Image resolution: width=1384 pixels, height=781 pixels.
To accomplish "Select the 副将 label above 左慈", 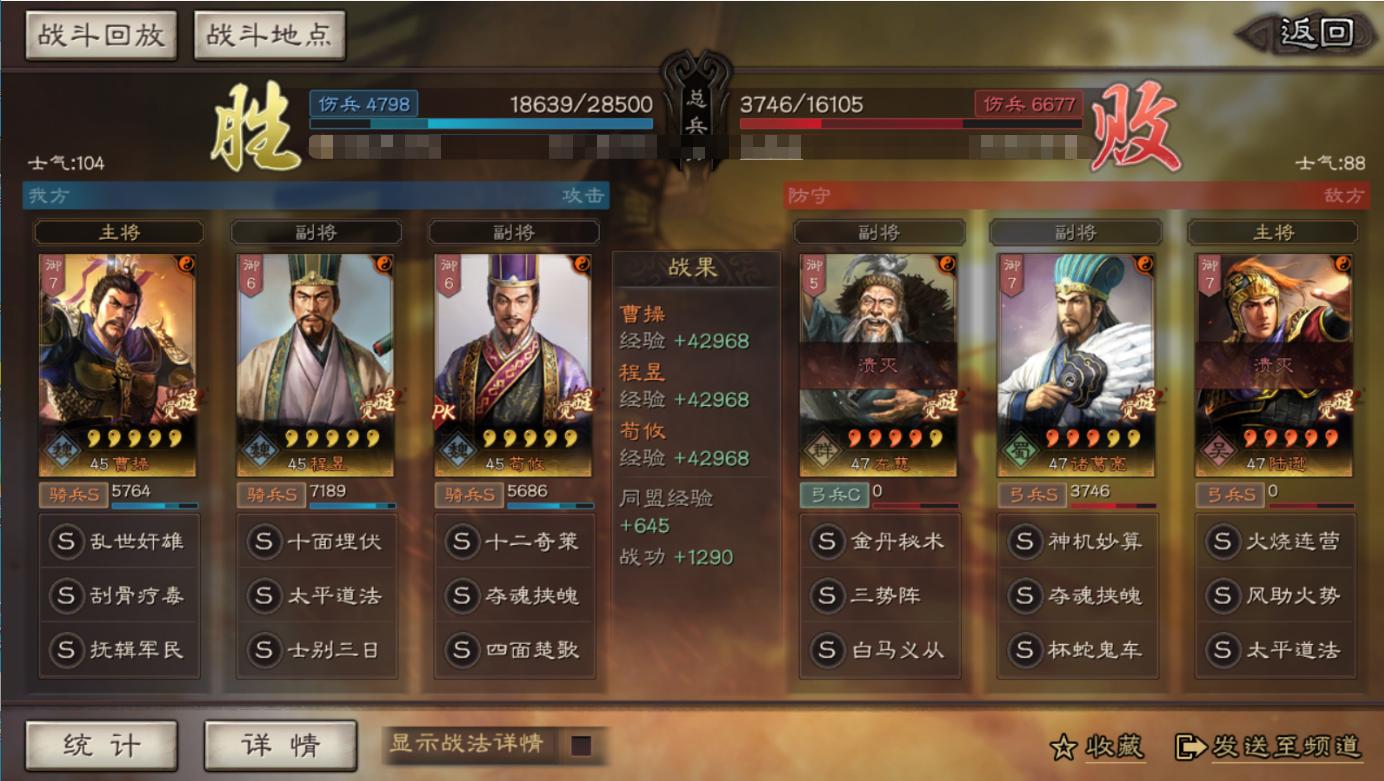I will [x=880, y=232].
